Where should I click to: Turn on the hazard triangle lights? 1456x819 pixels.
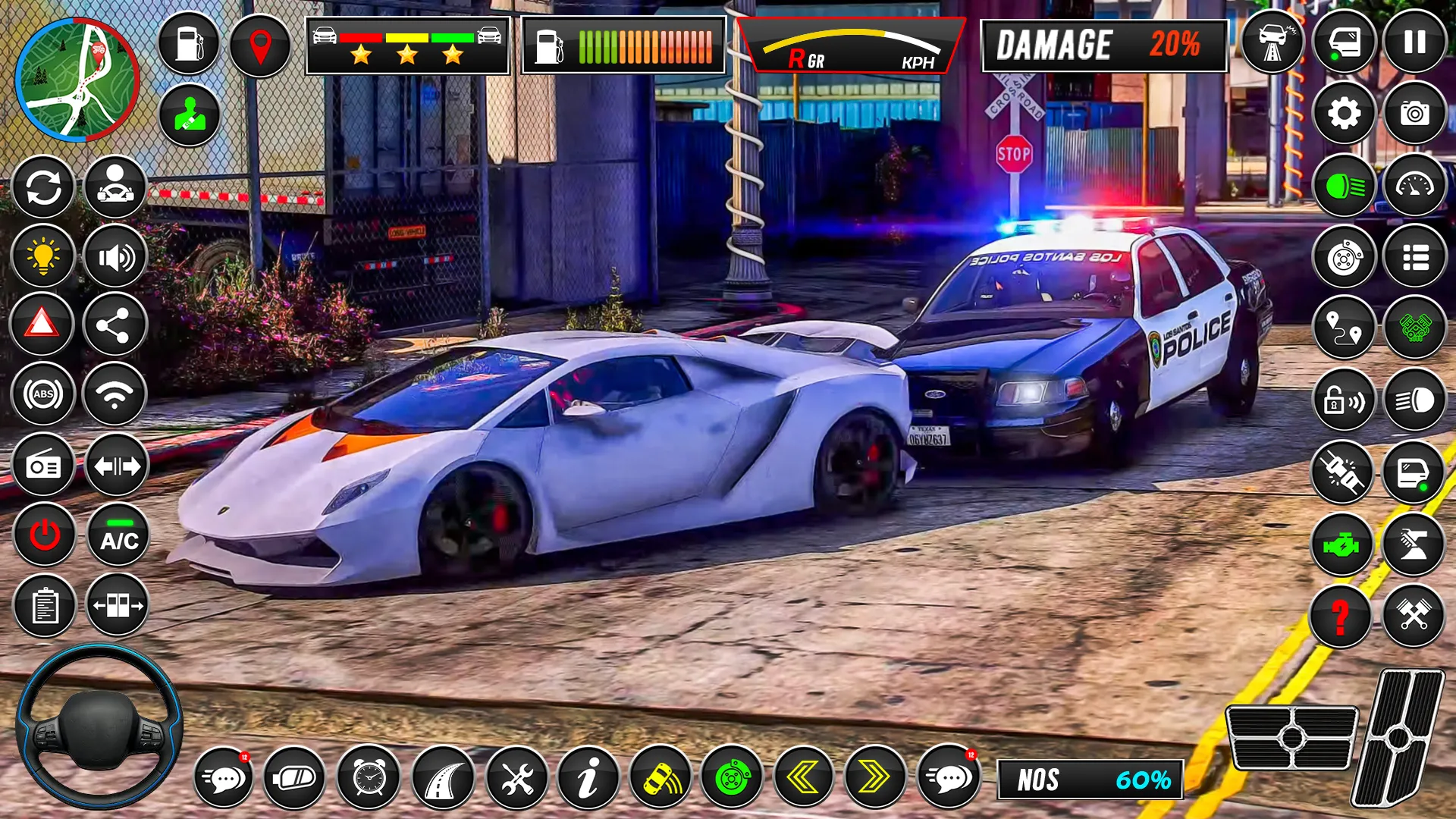[x=42, y=325]
